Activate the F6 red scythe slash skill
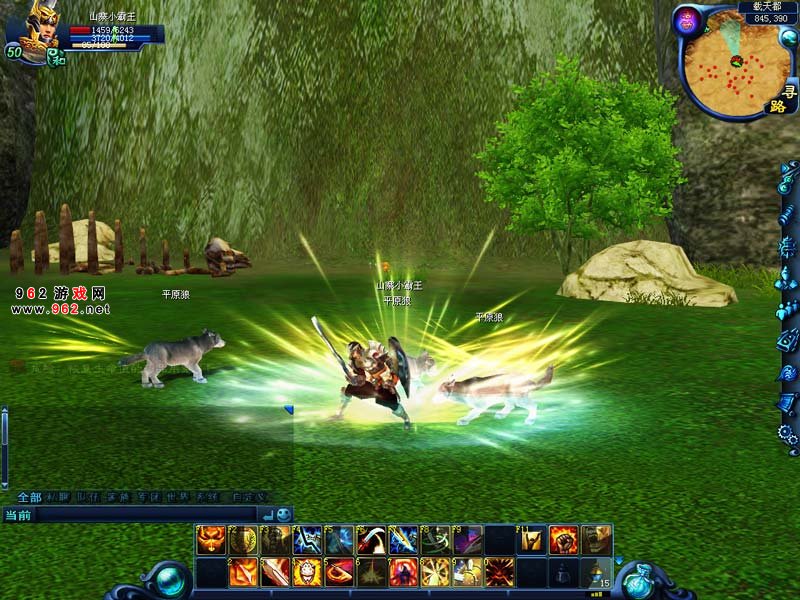The height and width of the screenshot is (600, 800). coord(371,540)
